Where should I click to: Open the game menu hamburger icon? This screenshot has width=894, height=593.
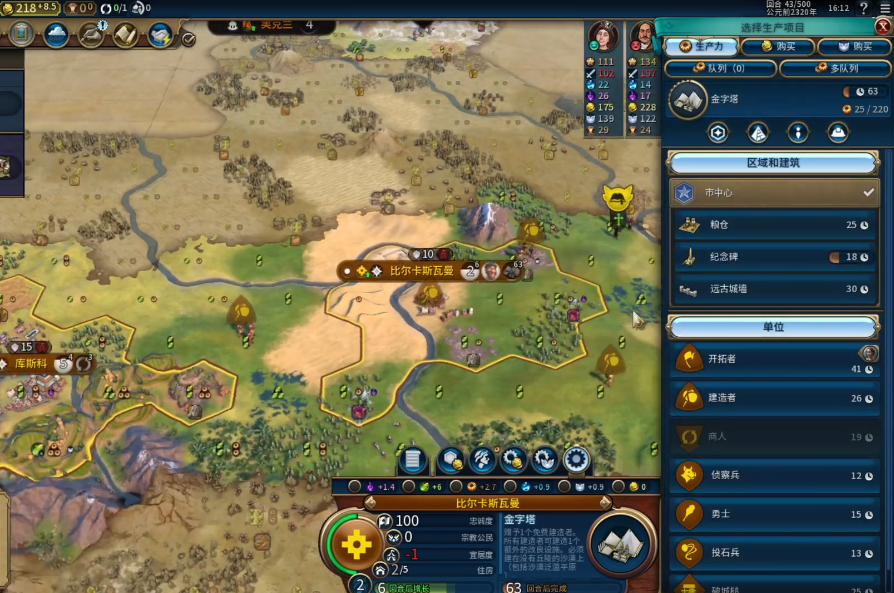[882, 7]
